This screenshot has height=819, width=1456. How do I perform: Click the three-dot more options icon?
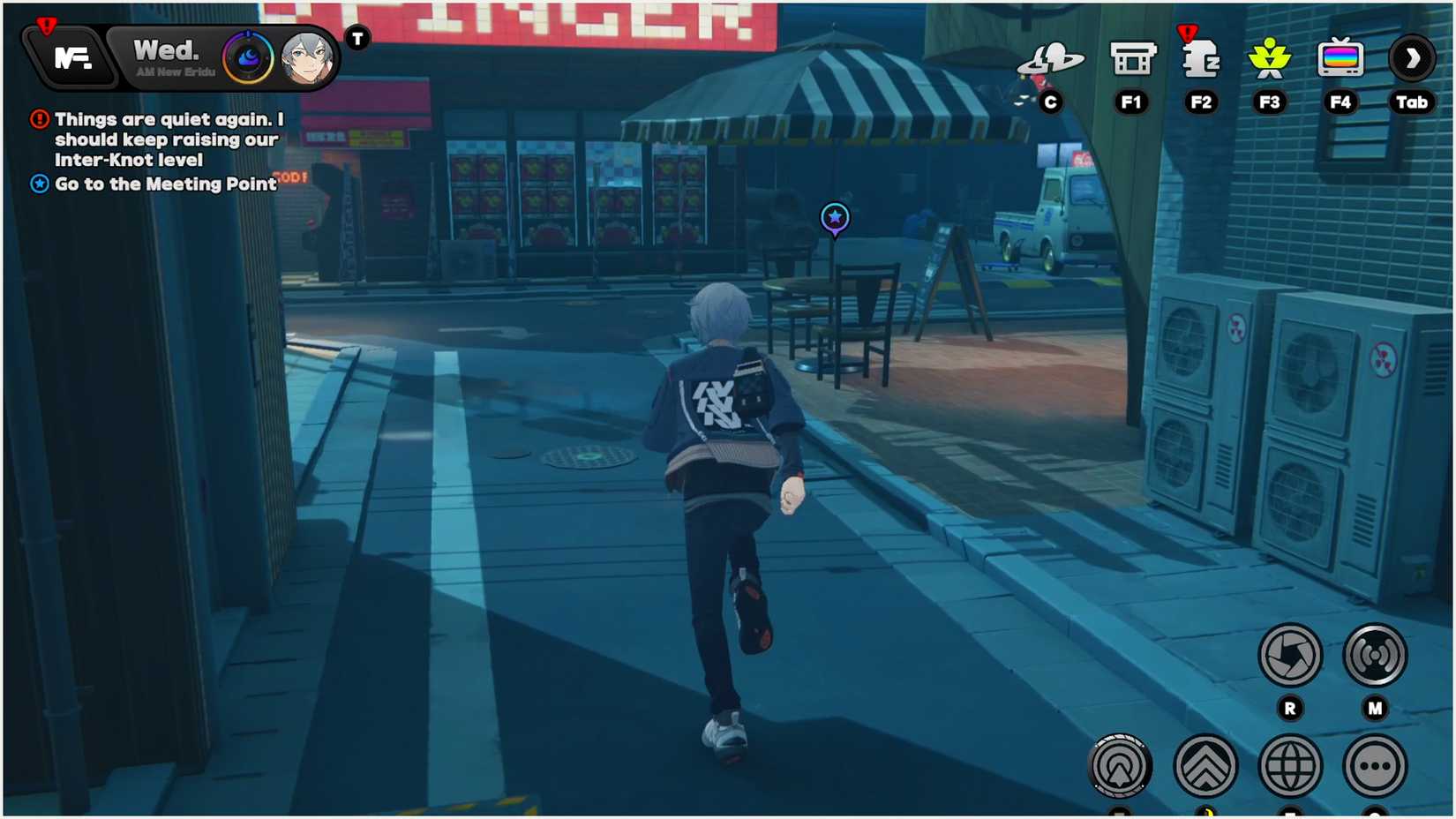pos(1374,765)
